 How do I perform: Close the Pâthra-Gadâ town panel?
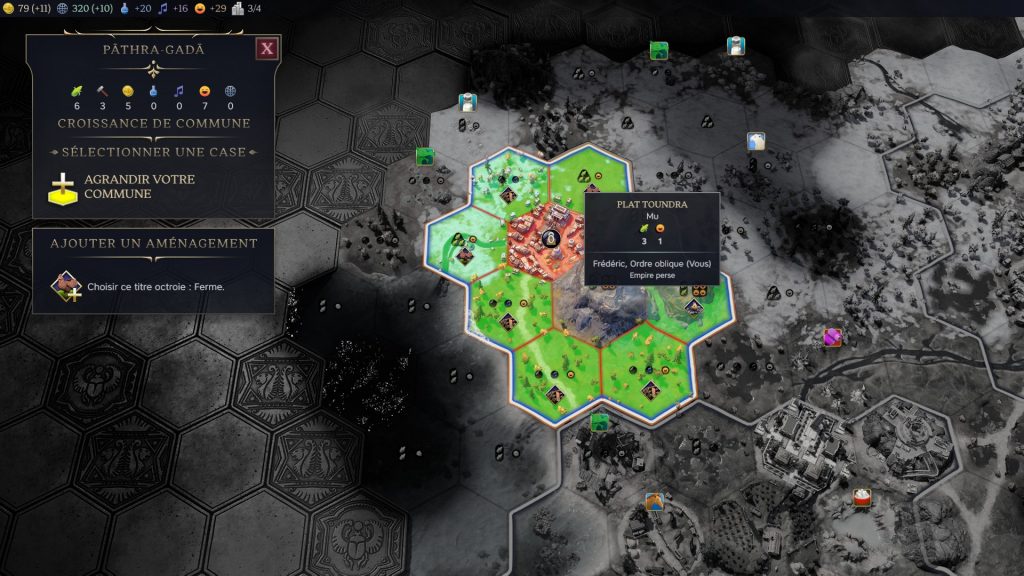click(266, 49)
